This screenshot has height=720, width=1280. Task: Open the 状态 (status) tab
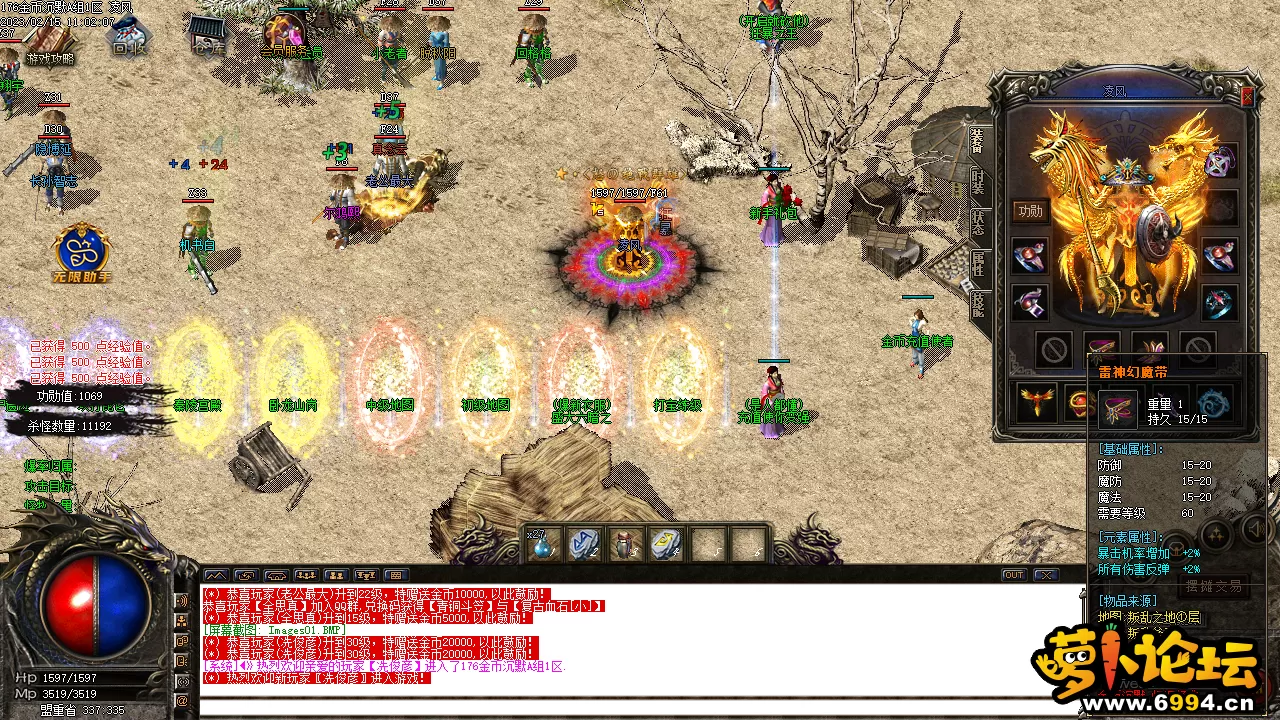pos(977,224)
